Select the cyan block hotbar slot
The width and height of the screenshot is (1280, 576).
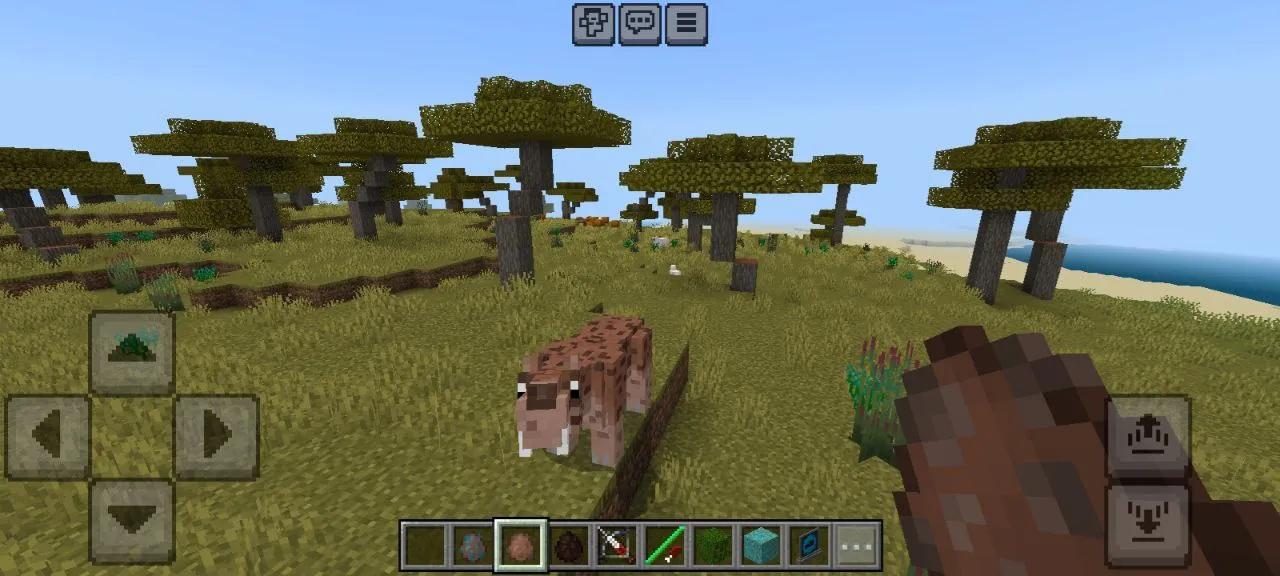pyautogui.click(x=761, y=545)
